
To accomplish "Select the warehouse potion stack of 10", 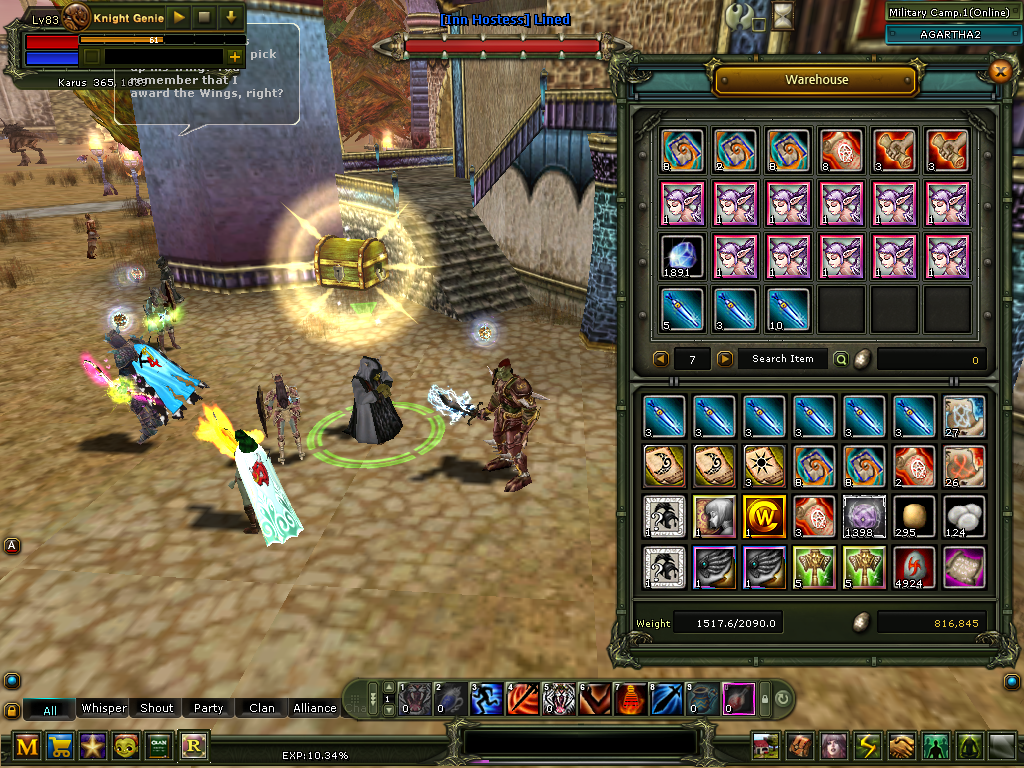I will pos(788,309).
